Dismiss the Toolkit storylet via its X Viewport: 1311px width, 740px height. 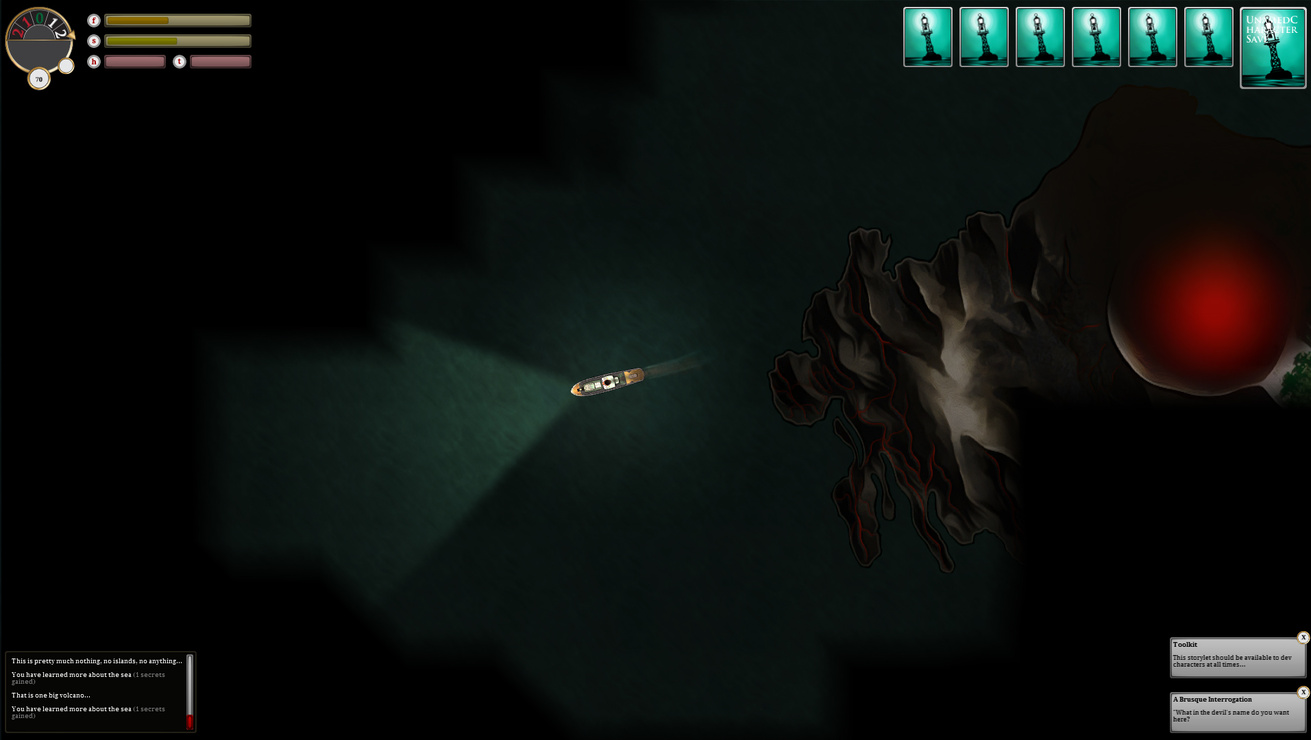(1303, 636)
